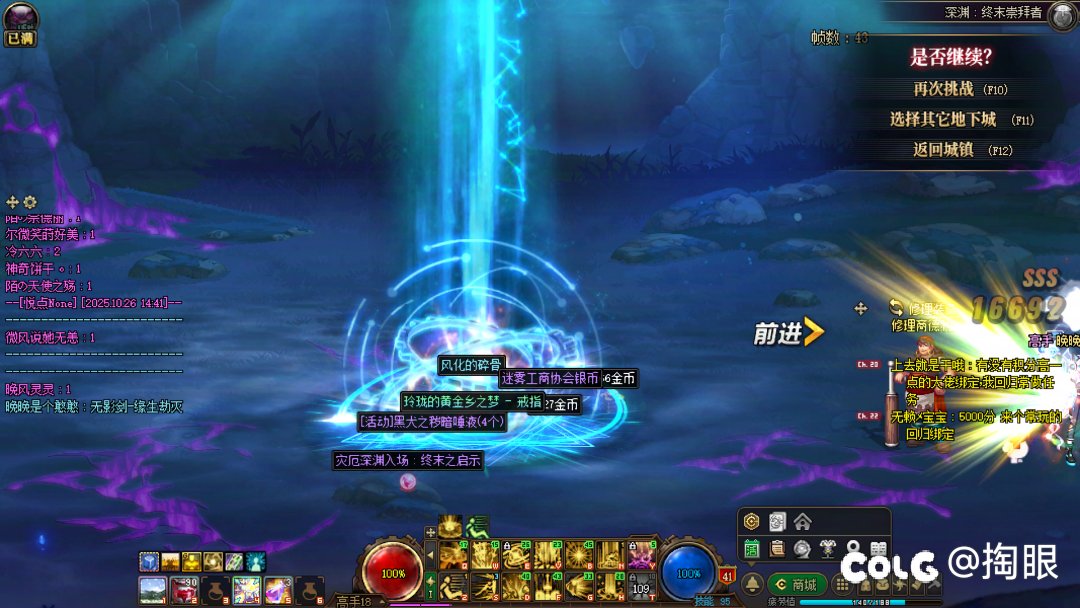
Task: Open the silver globe icon
Action: coord(802,548)
